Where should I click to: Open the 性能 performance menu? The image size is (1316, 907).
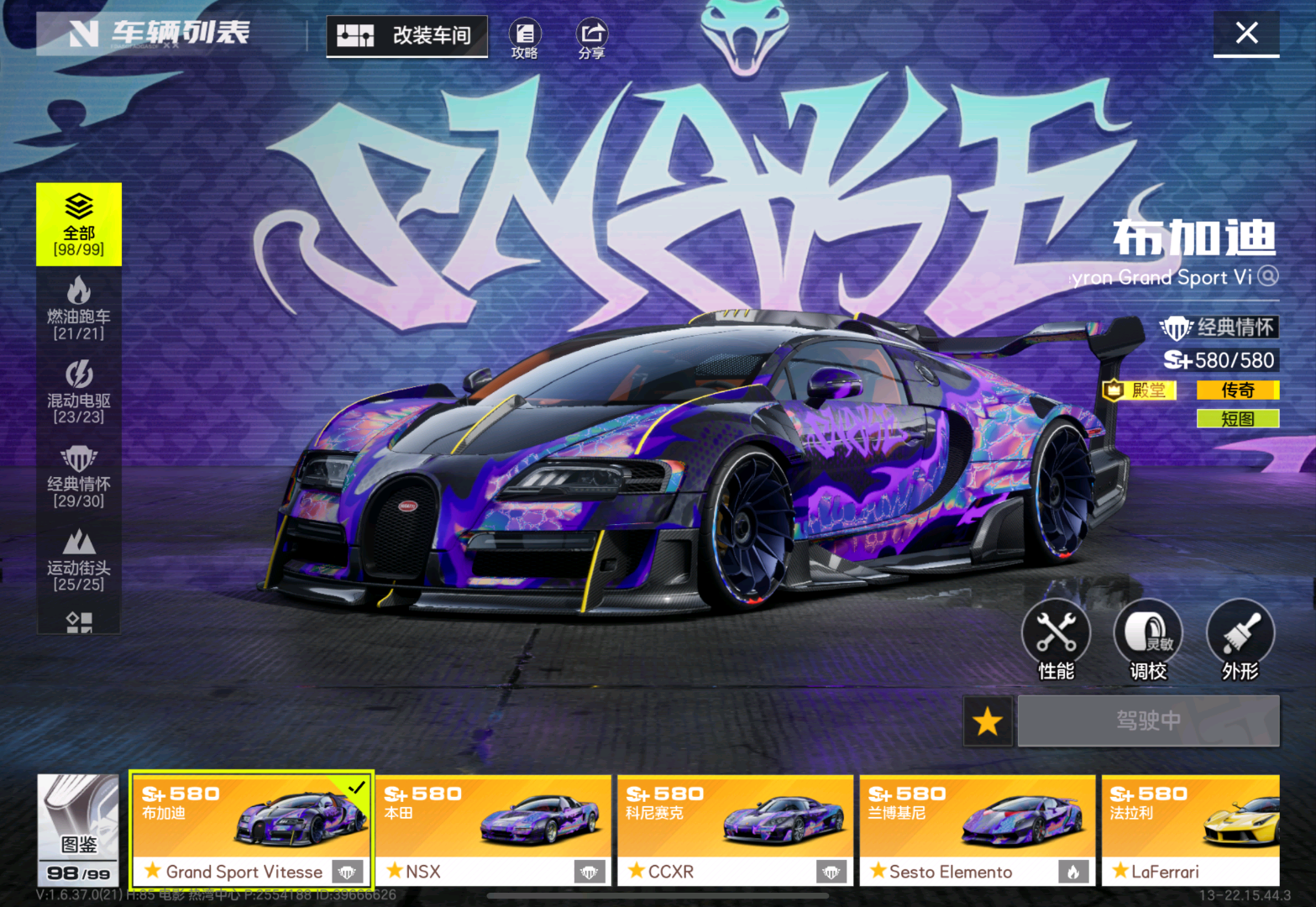pos(1056,640)
